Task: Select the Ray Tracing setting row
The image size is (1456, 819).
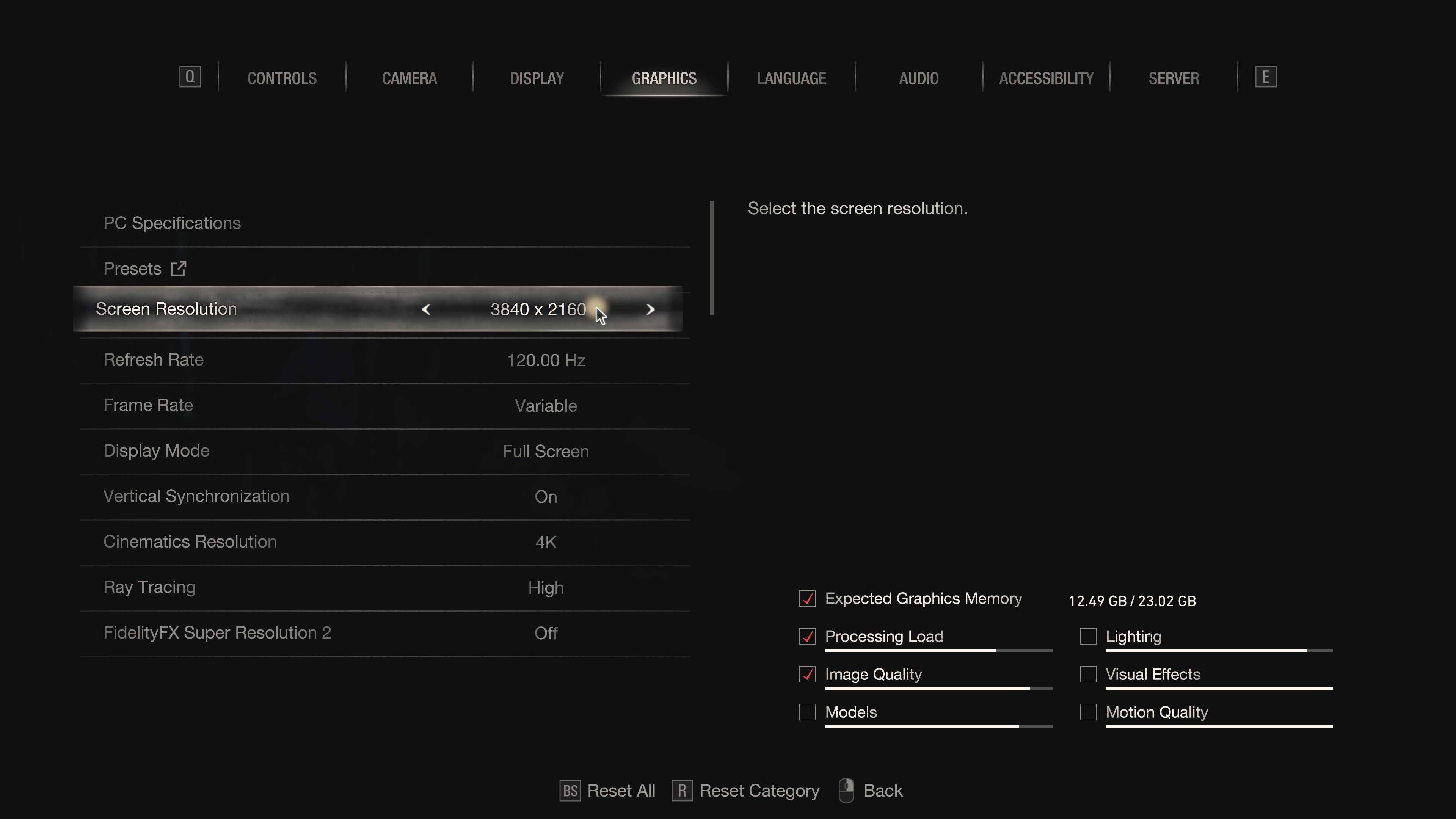Action: coord(384,587)
